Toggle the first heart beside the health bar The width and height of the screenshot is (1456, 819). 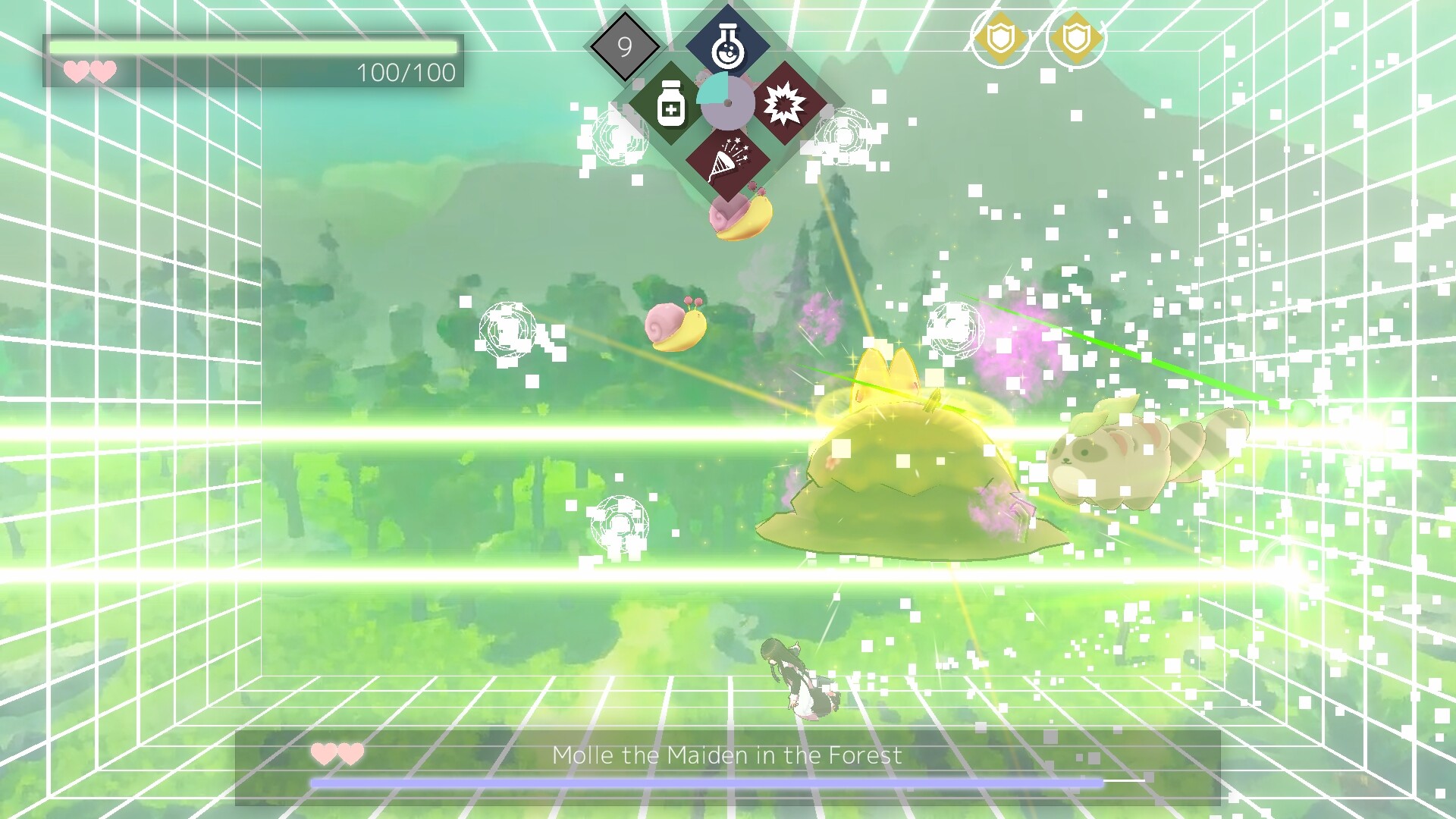click(x=77, y=73)
